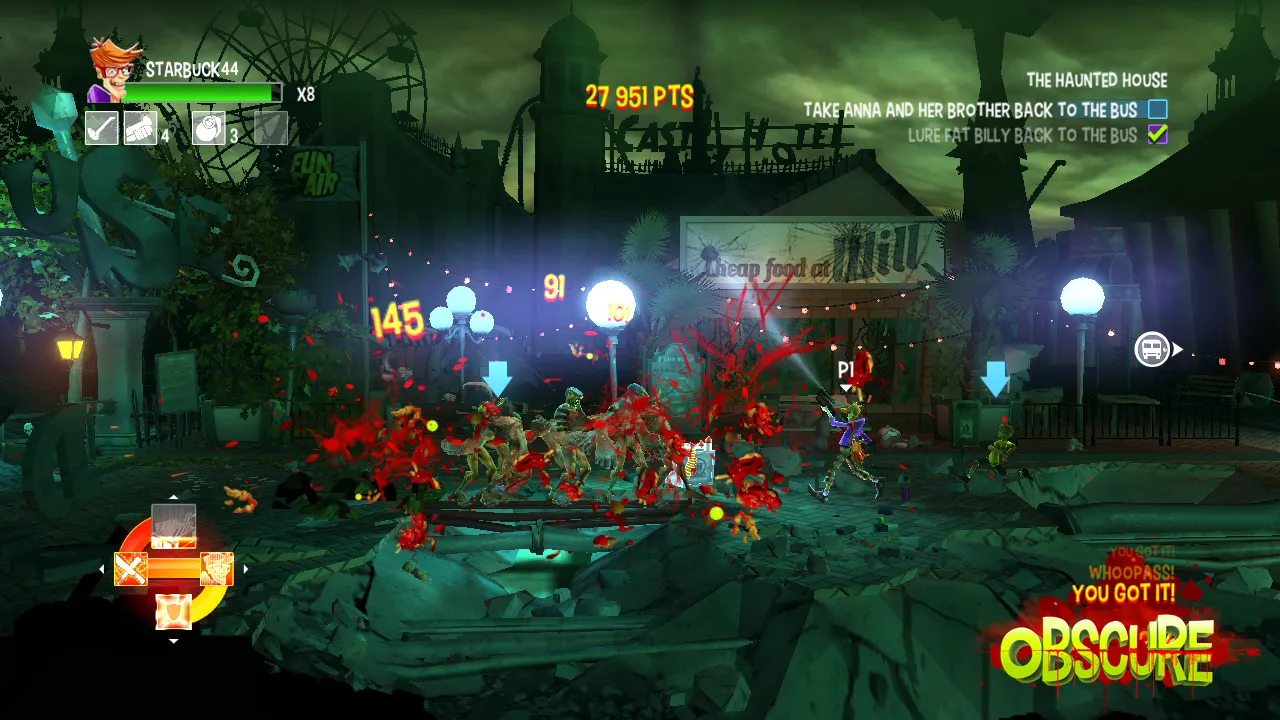Screen dimensions: 1280x720
Task: Trigger the shield special ability
Action: (x=173, y=610)
